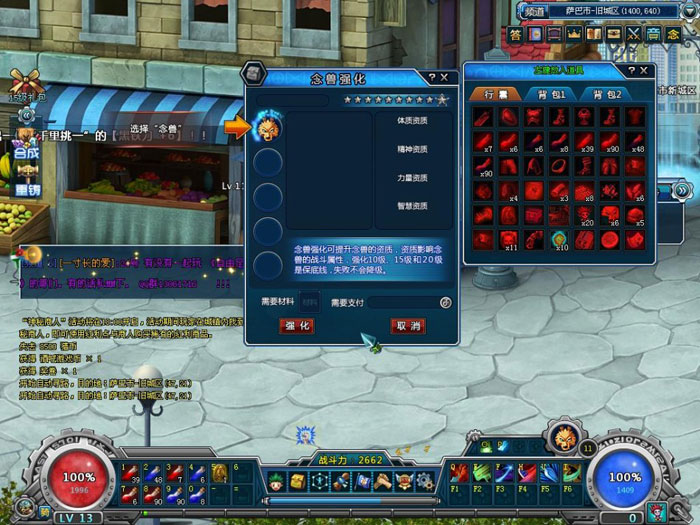The image size is (700, 525).
Task: Open the 答 quiz icon
Action: point(515,34)
